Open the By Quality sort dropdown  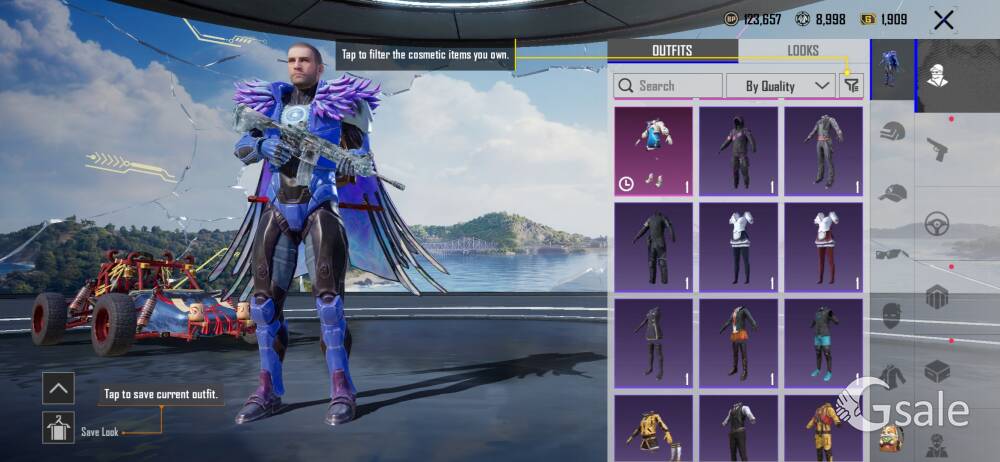click(780, 86)
